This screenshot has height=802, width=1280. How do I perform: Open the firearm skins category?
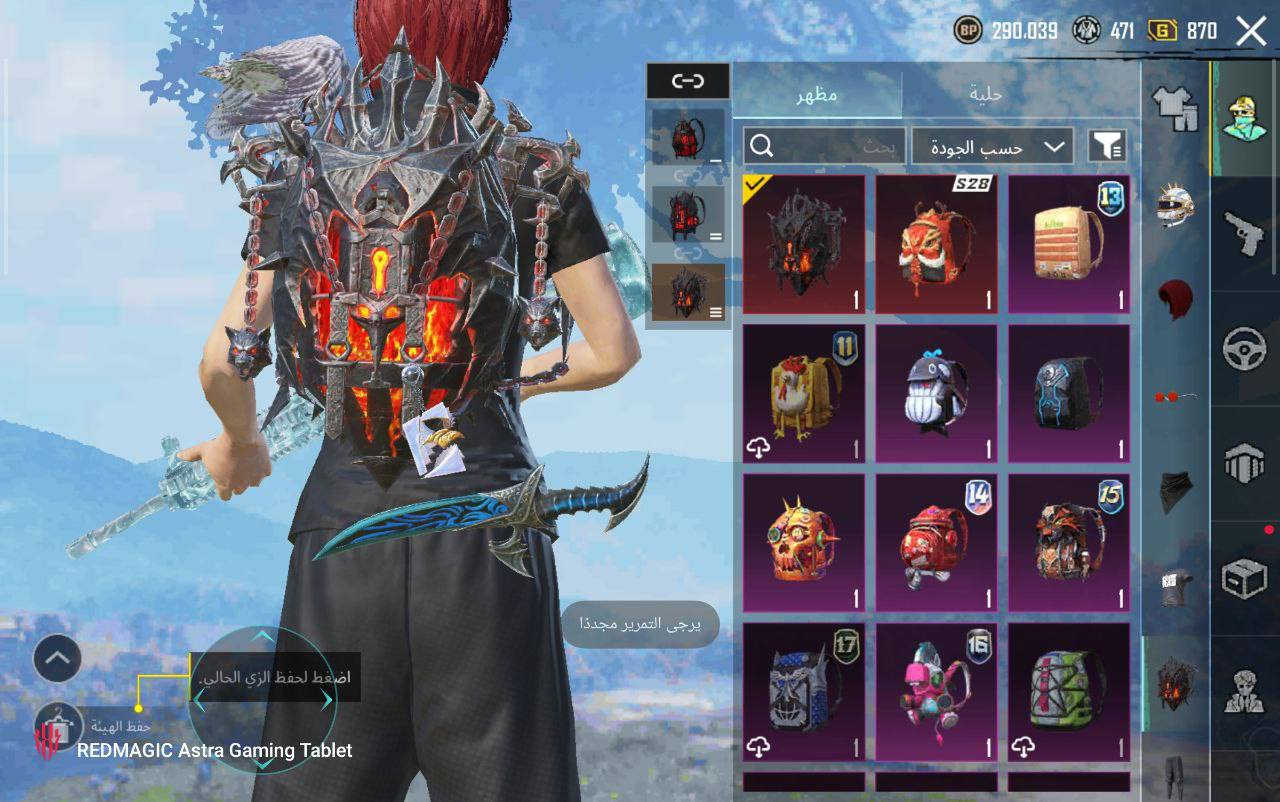[1245, 234]
